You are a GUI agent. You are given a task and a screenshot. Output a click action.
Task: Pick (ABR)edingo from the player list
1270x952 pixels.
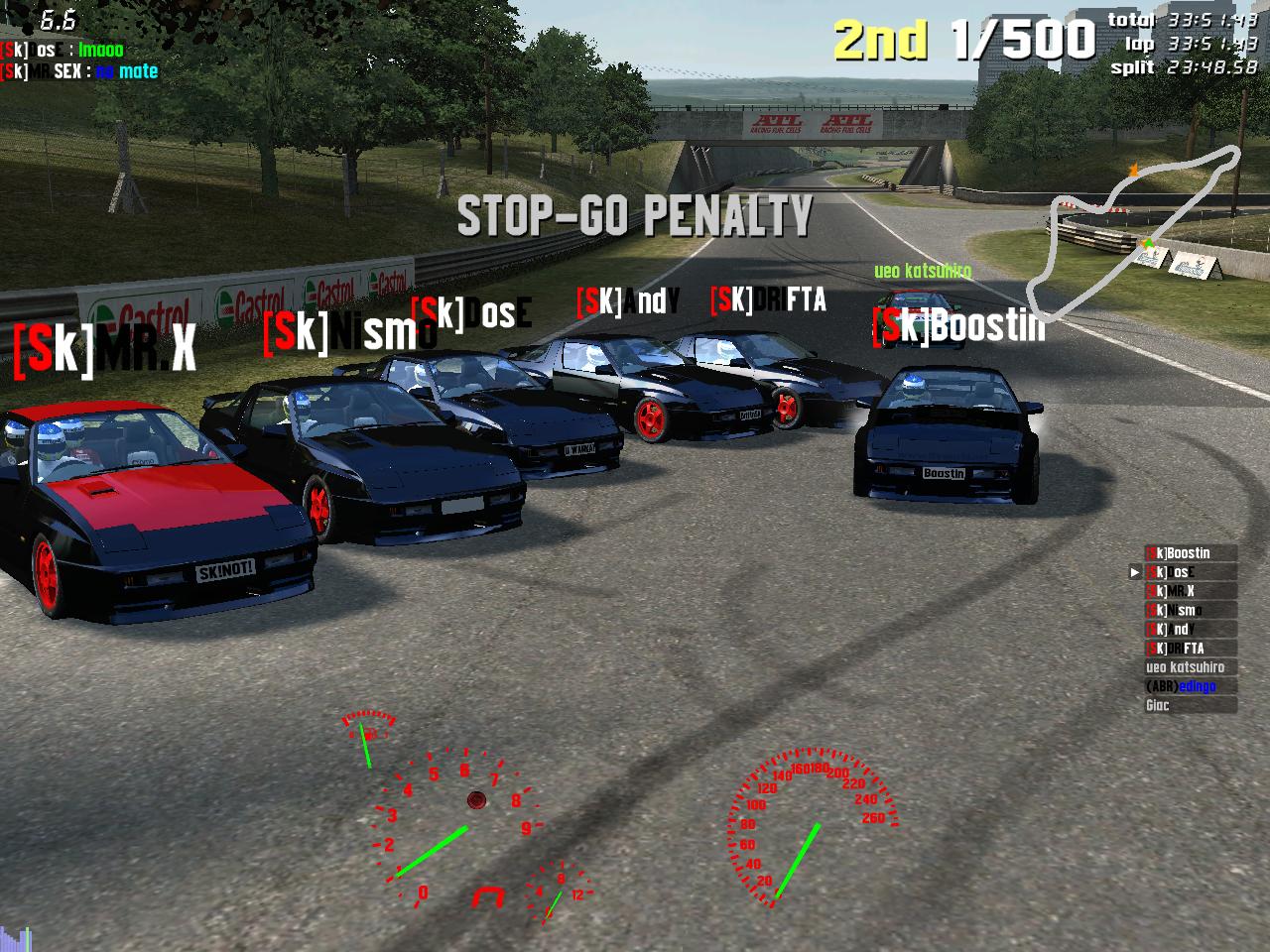click(x=1190, y=686)
